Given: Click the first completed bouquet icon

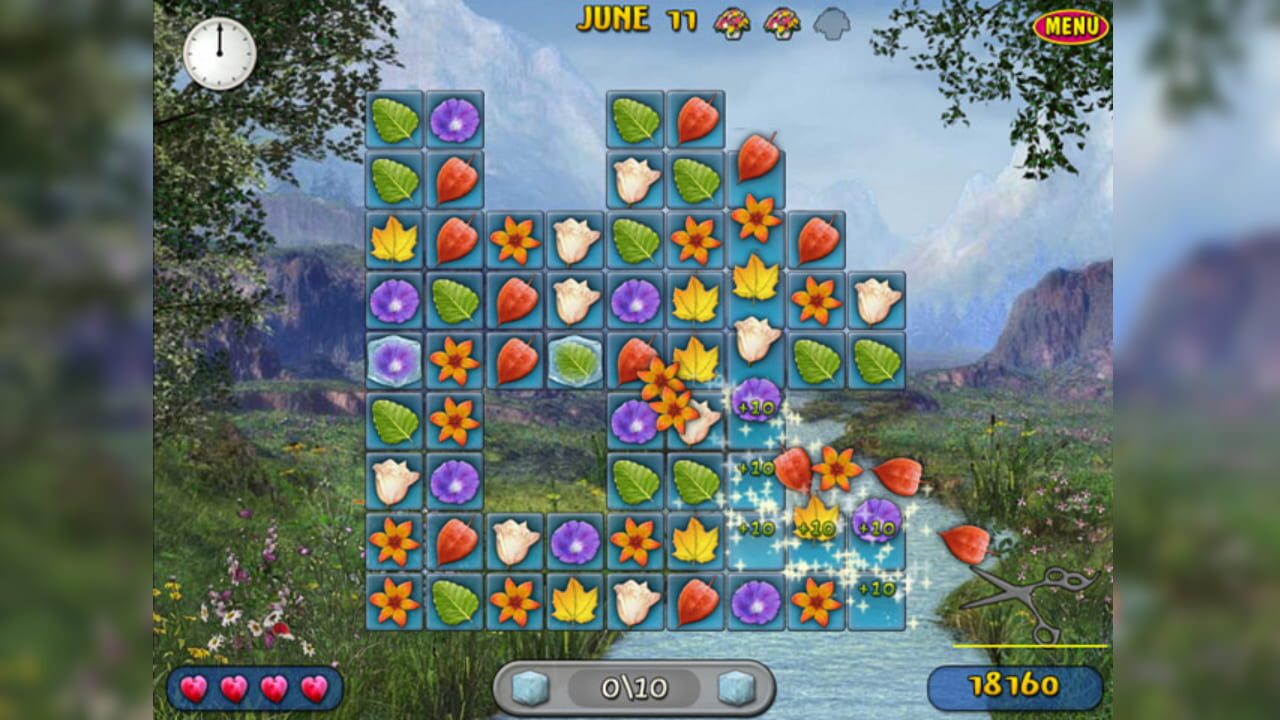Looking at the screenshot, I should coord(734,22).
